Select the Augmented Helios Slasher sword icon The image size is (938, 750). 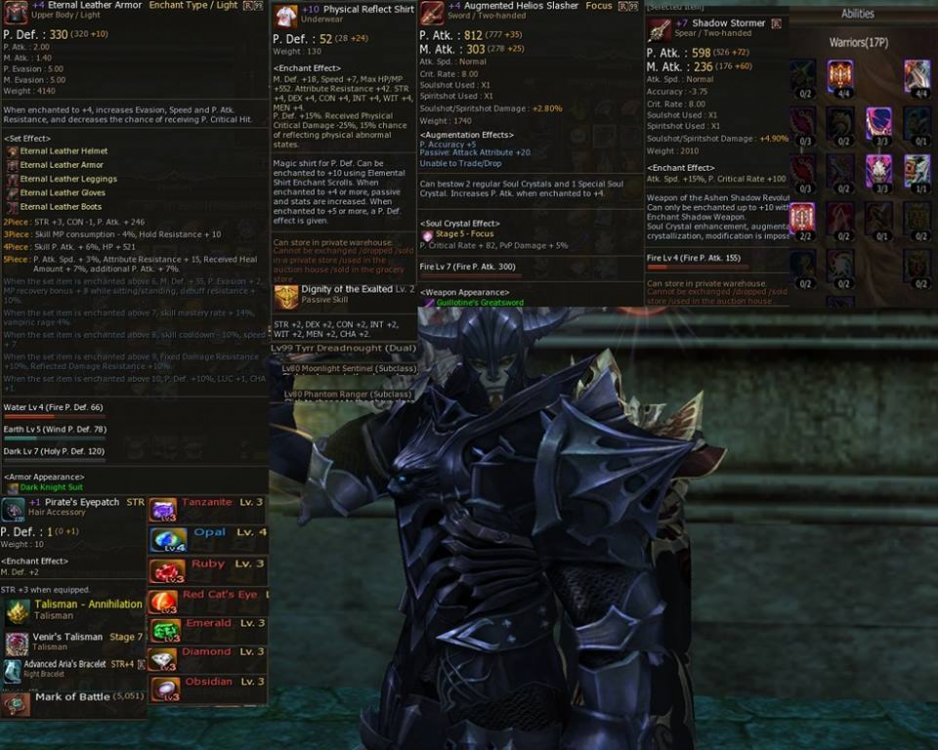click(x=432, y=14)
